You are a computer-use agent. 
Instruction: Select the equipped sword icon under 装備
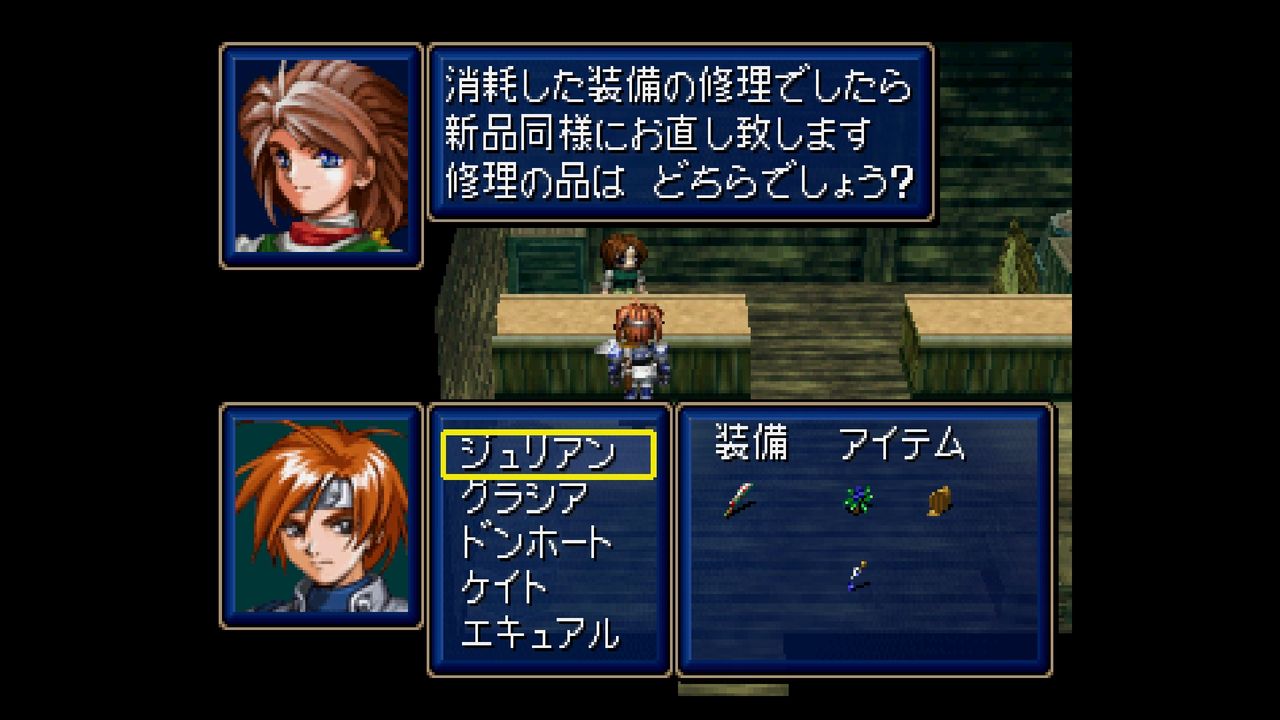click(739, 499)
